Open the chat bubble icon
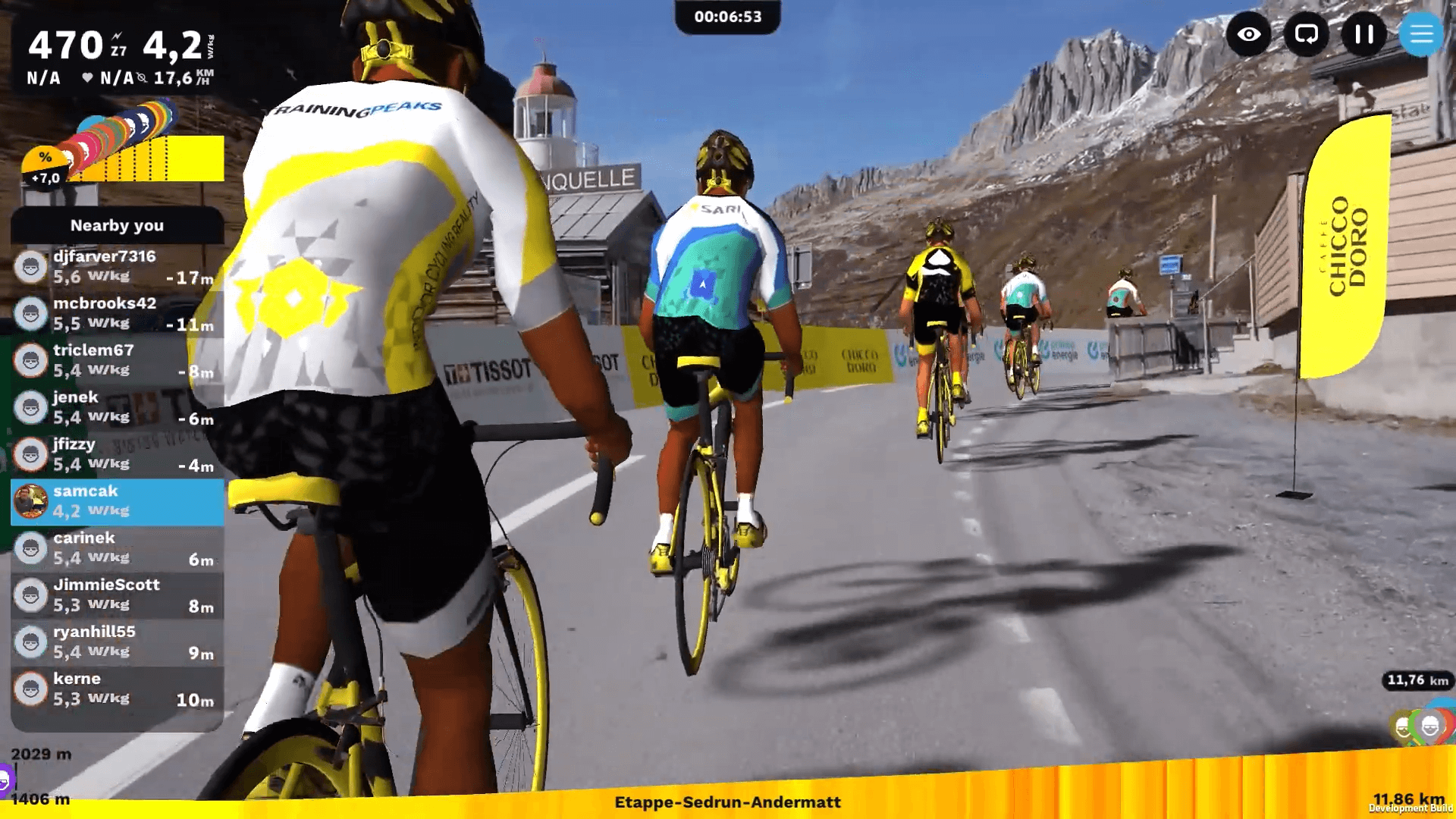The image size is (1456, 819). tap(1306, 34)
